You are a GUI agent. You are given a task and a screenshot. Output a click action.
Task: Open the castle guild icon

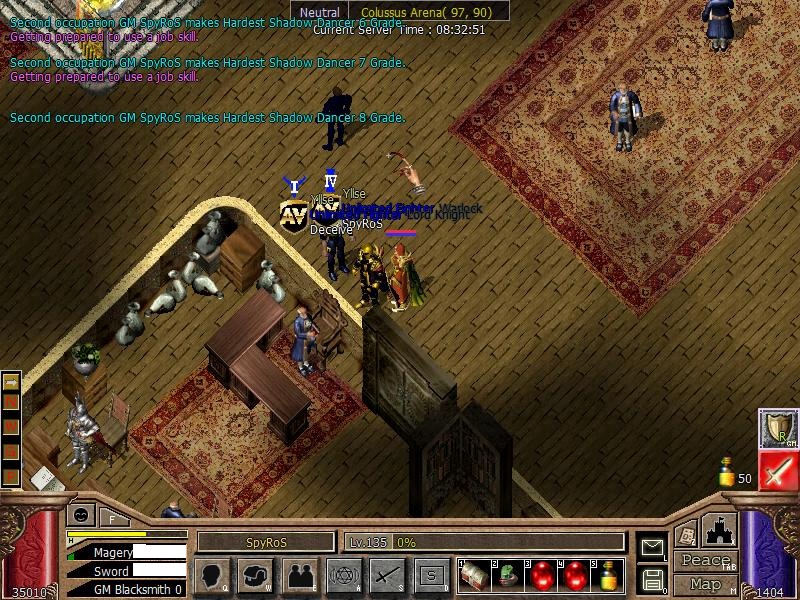[721, 530]
